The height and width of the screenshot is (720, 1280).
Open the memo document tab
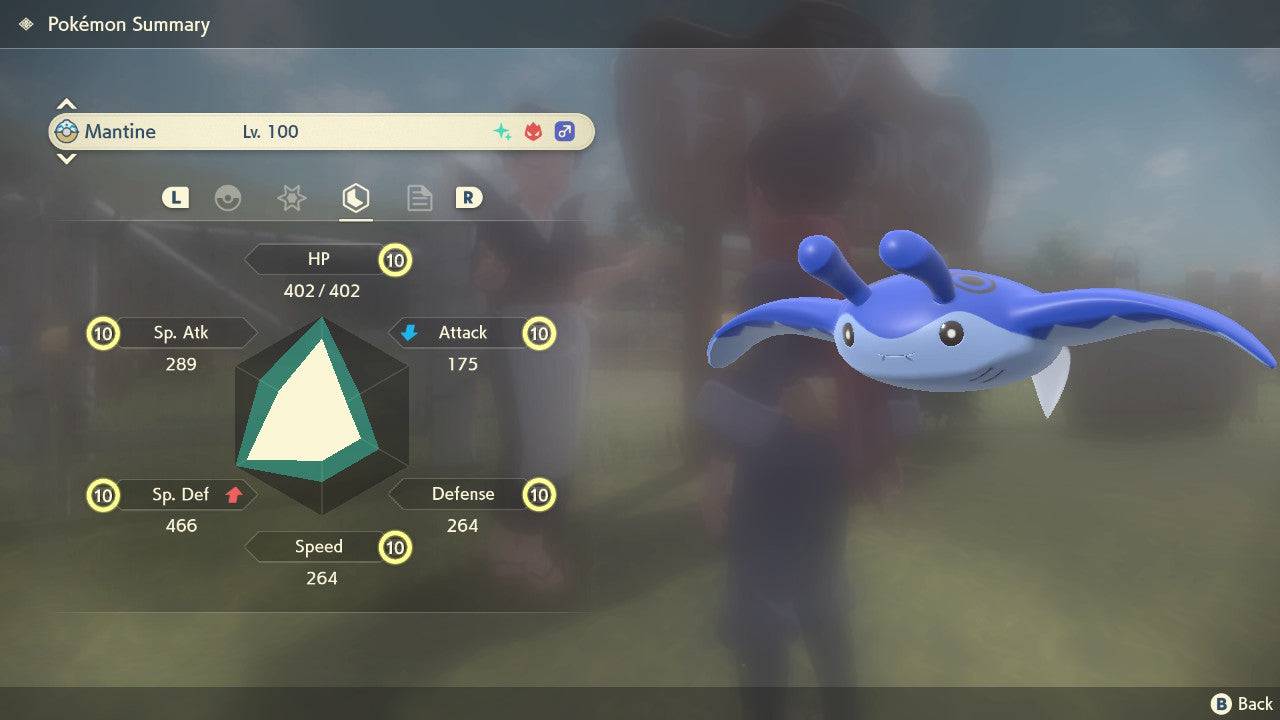pyautogui.click(x=419, y=198)
